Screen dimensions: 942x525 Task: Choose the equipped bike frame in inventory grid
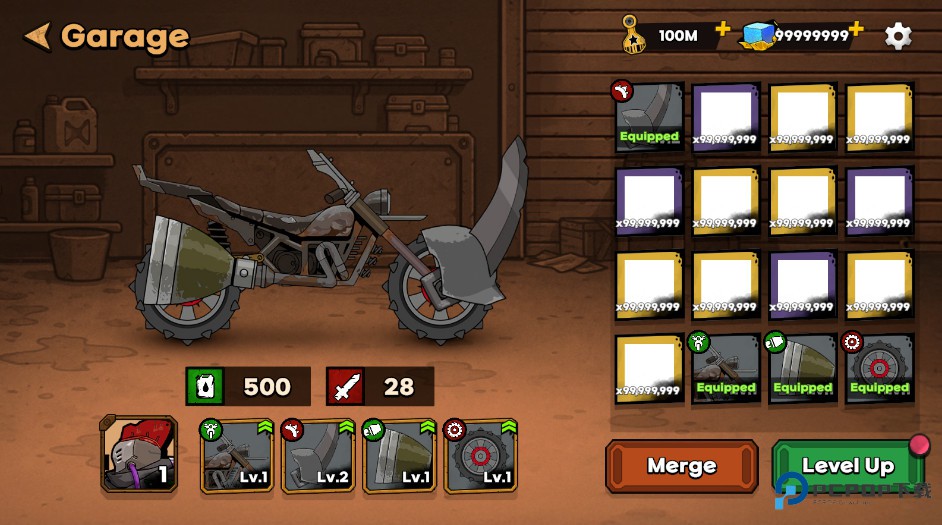(725, 368)
